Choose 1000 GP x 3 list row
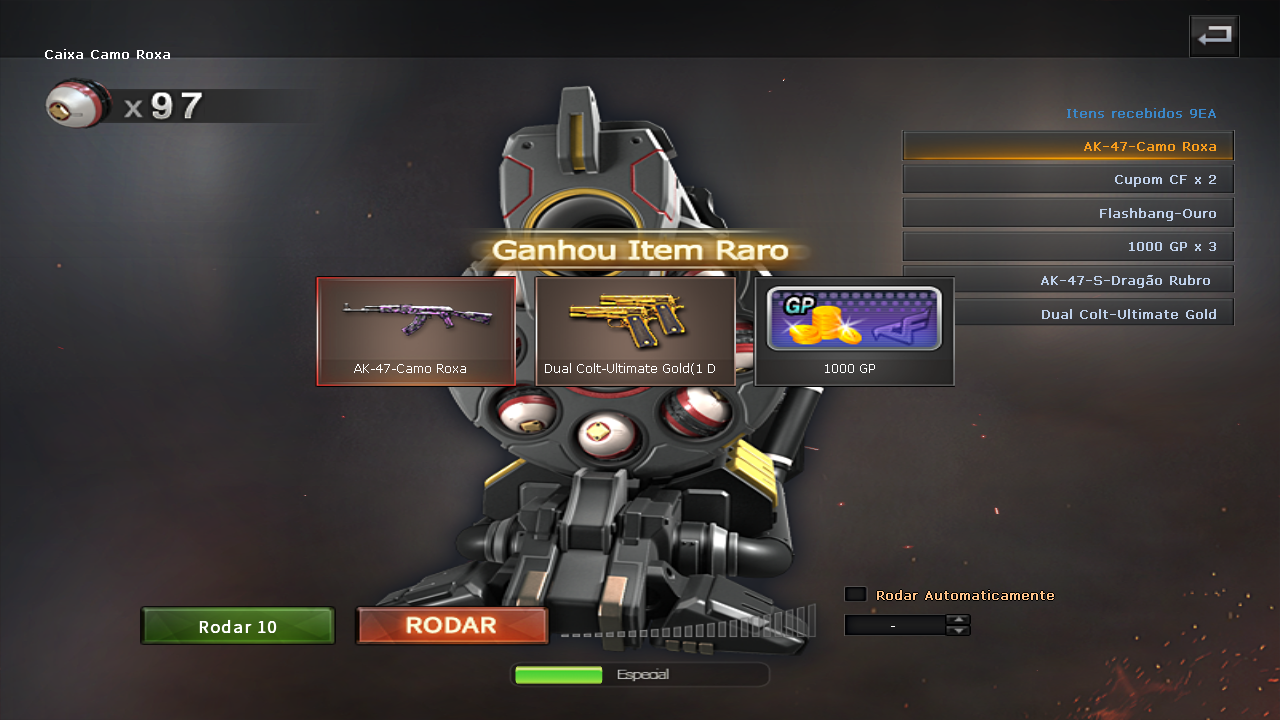Screen dimensions: 1280x720 [x=1068, y=247]
